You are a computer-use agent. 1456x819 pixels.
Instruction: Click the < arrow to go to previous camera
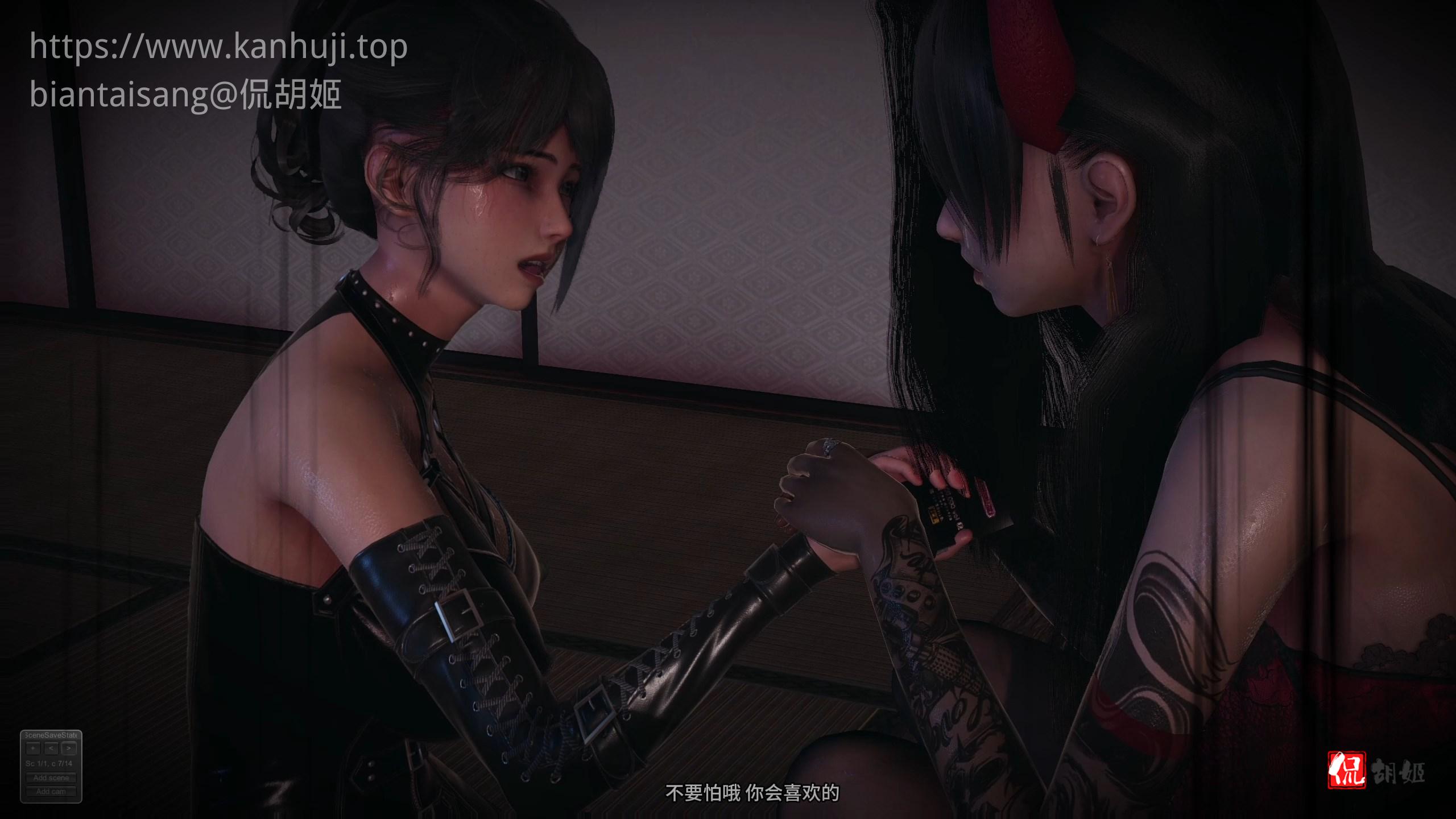52,748
